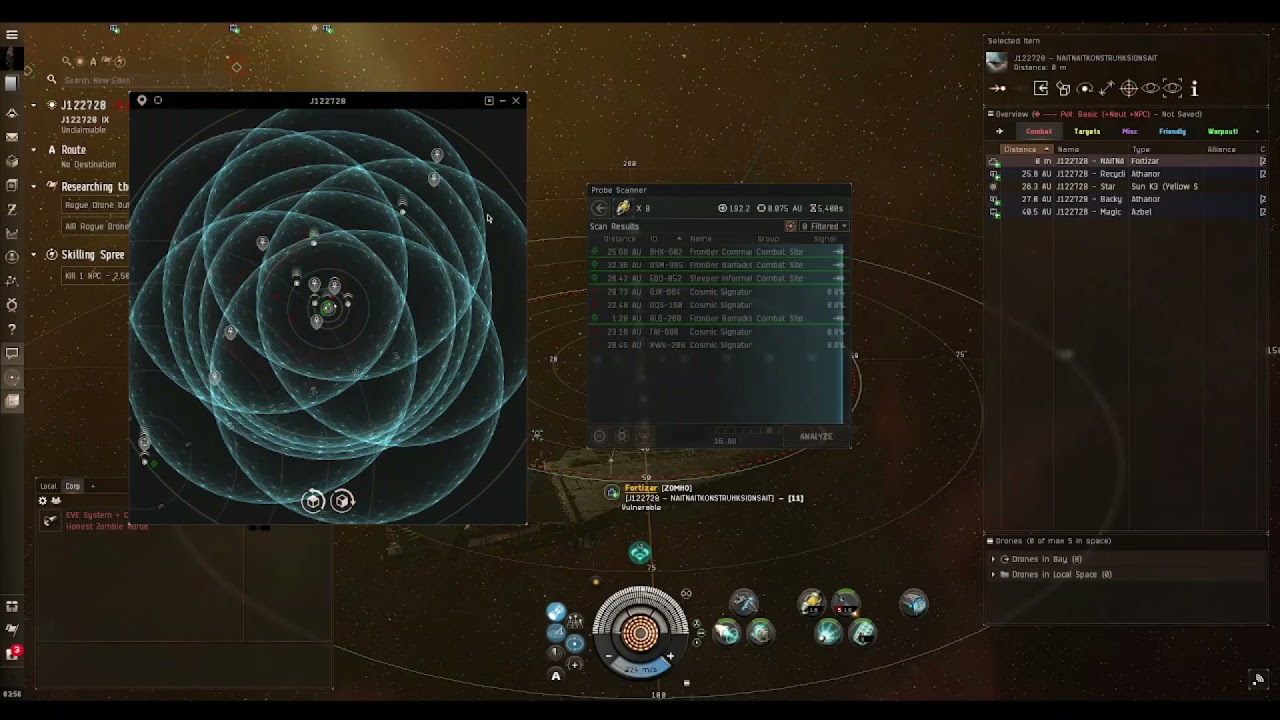Viewport: 1280px width, 720px height.
Task: Switch to the Targets overview tab
Action: click(1086, 132)
